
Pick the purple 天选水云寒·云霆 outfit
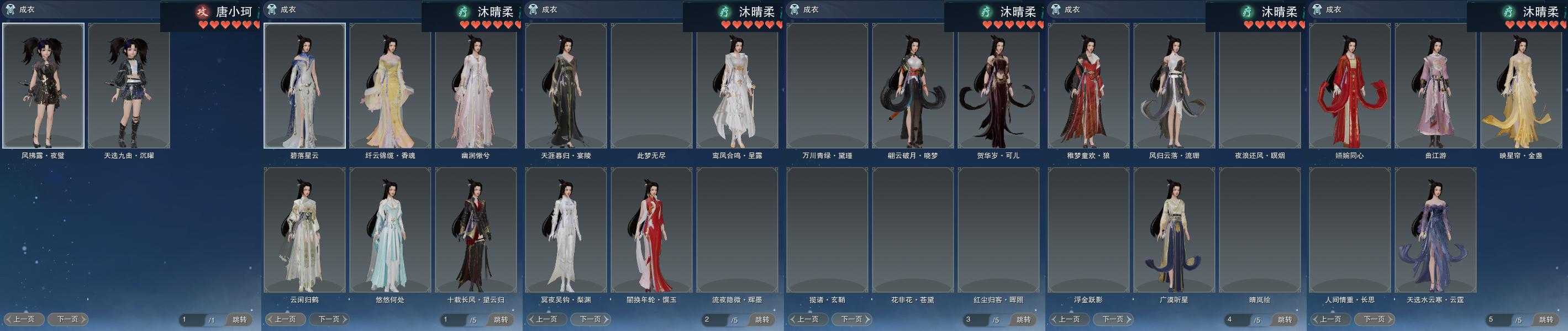click(x=1435, y=230)
